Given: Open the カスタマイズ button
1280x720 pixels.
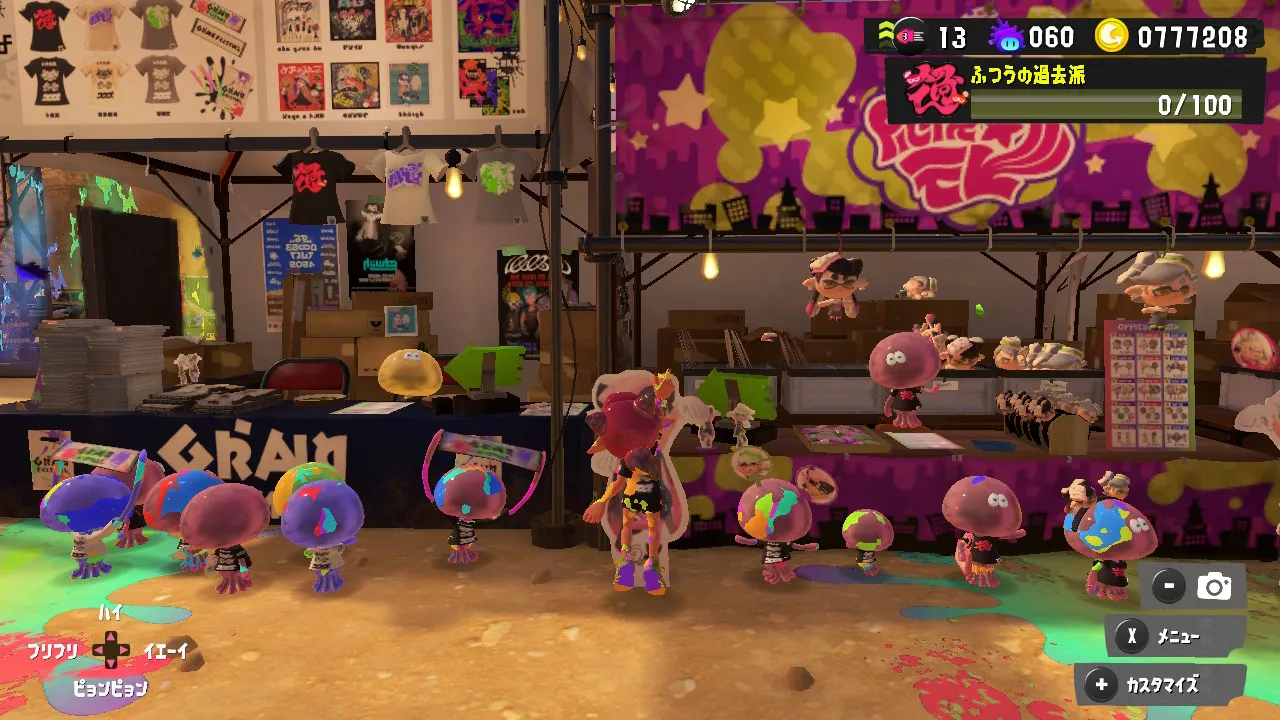Looking at the screenshot, I should [1160, 685].
